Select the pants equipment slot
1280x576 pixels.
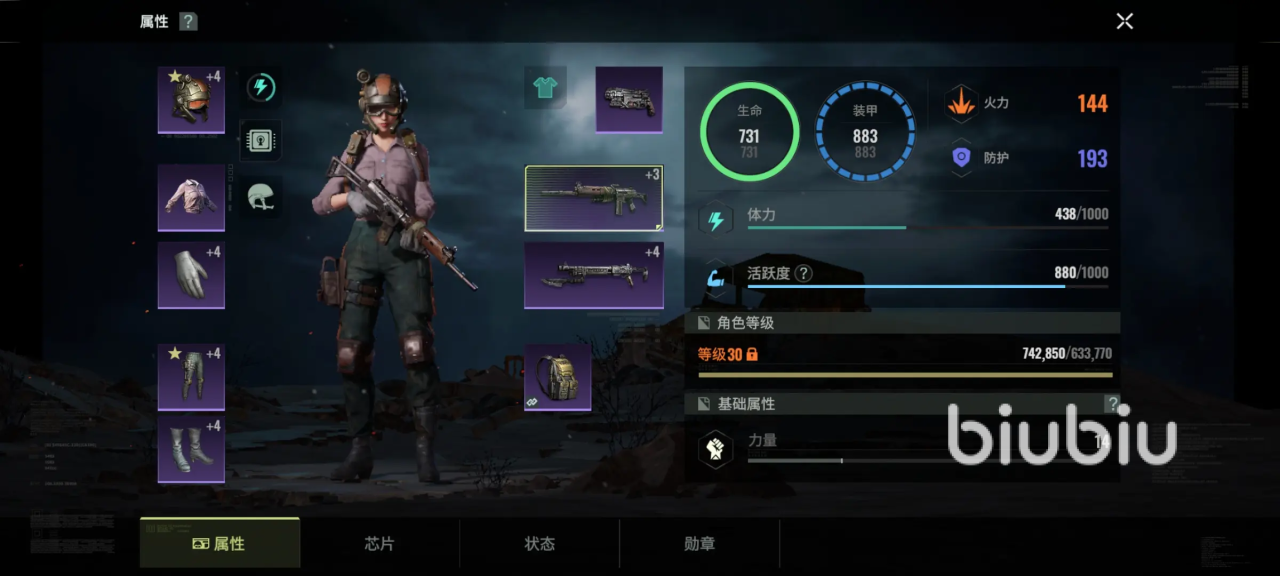pos(191,377)
